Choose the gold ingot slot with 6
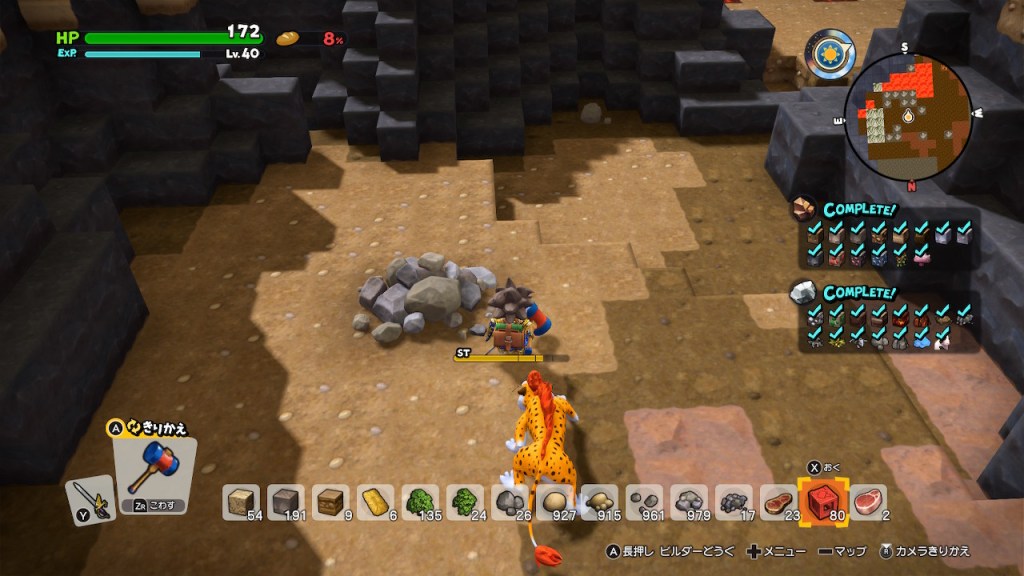1024x576 pixels. 377,502
